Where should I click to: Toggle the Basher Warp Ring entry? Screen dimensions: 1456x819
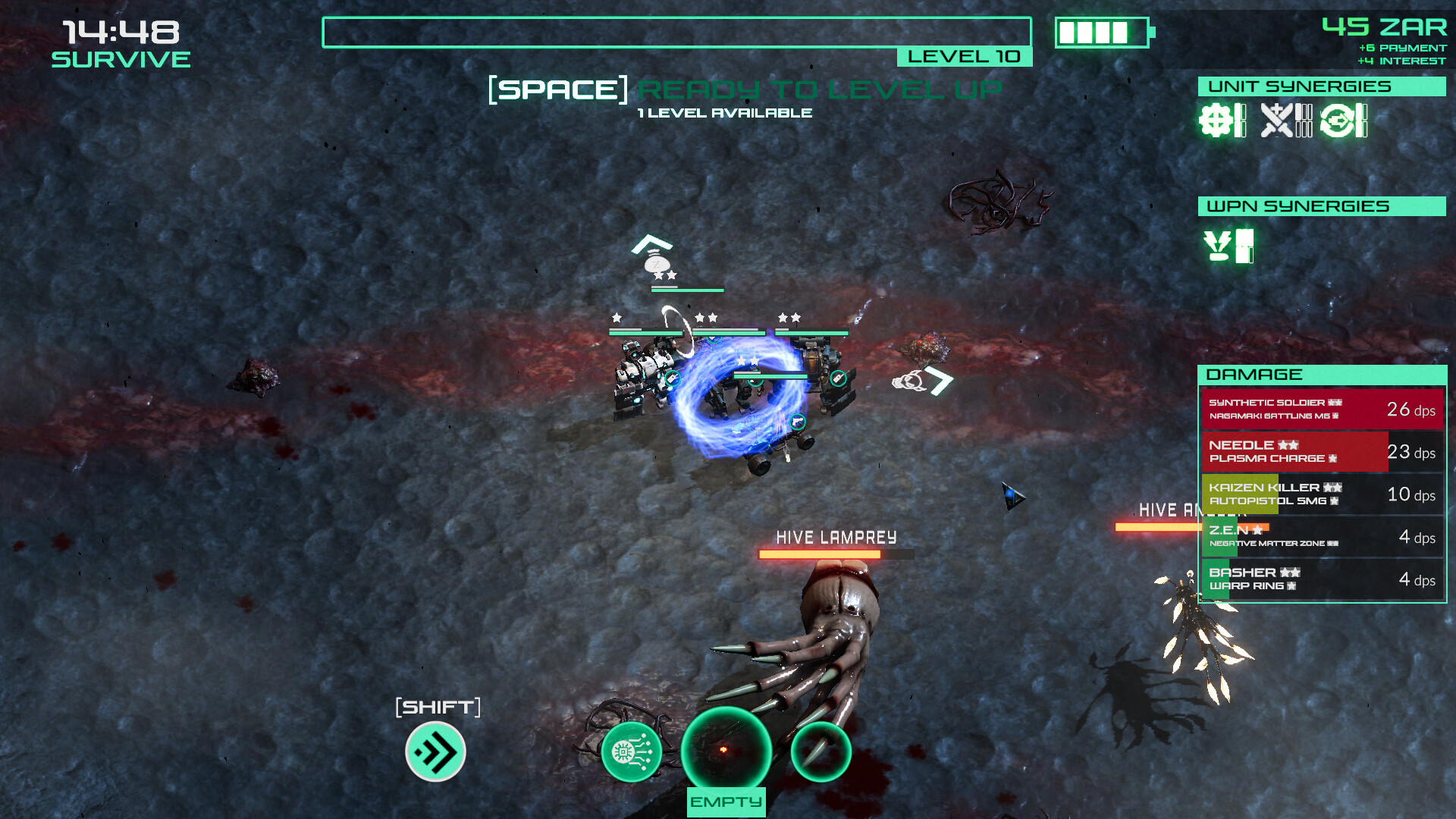point(1320,579)
